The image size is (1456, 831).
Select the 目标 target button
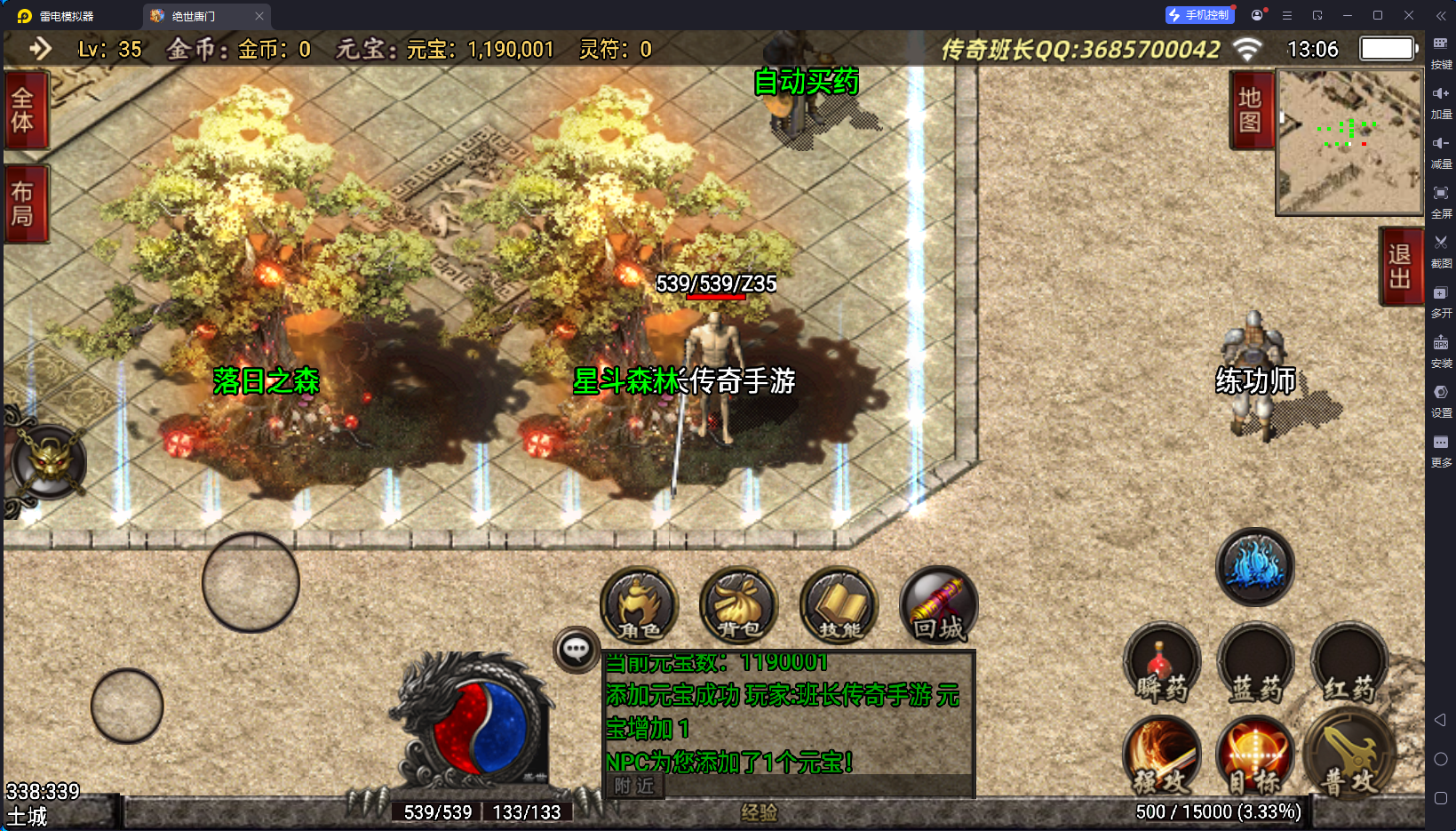click(x=1255, y=756)
